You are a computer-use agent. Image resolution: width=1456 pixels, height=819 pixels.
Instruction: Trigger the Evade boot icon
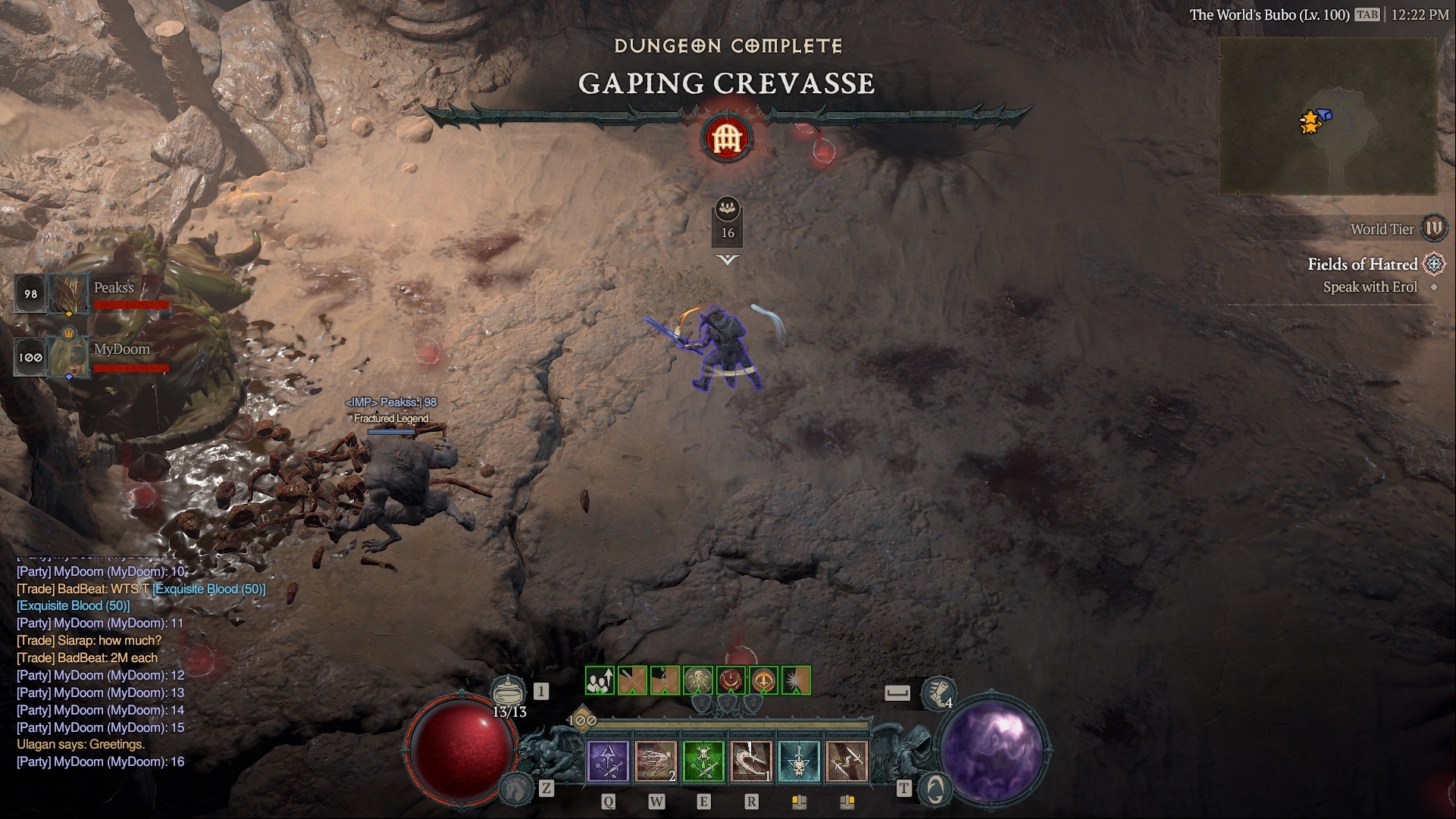pyautogui.click(x=938, y=692)
